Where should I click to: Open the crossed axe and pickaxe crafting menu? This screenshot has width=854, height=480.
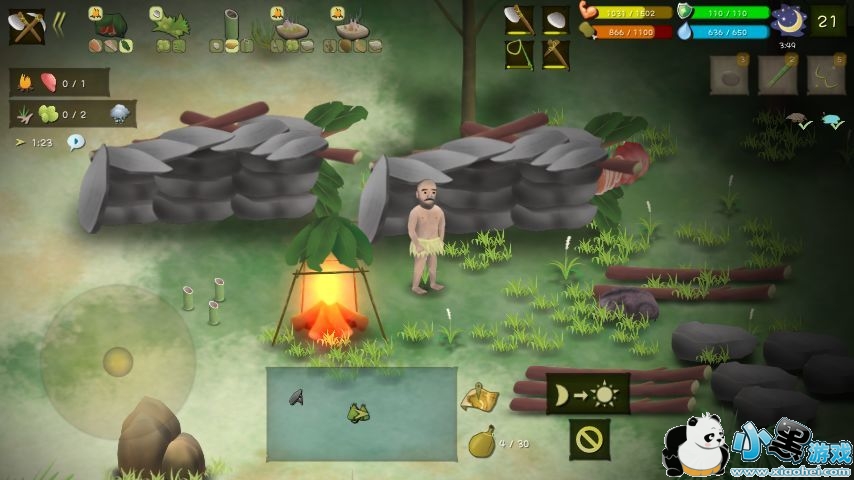click(x=27, y=25)
